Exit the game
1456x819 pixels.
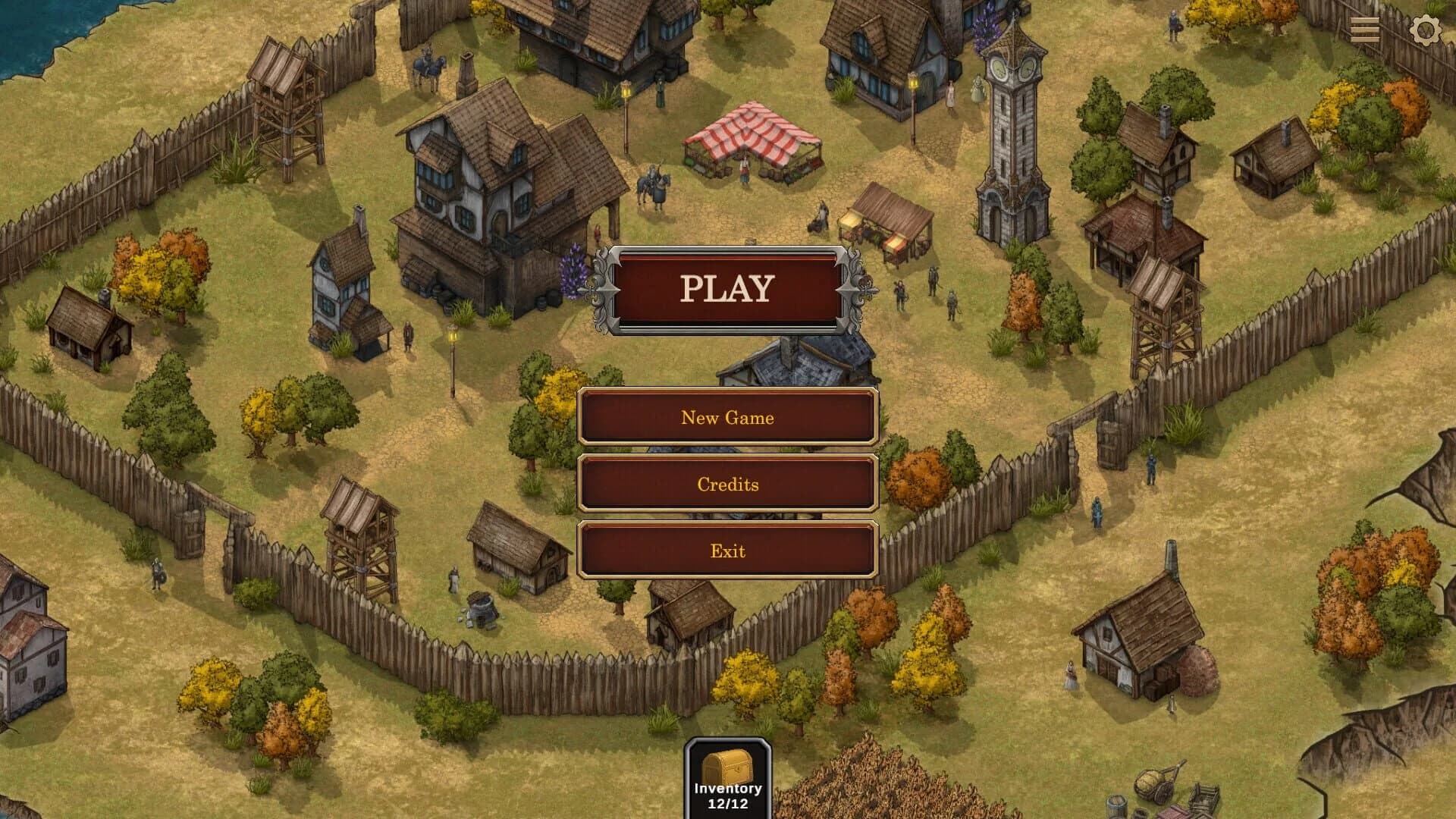[x=726, y=551]
